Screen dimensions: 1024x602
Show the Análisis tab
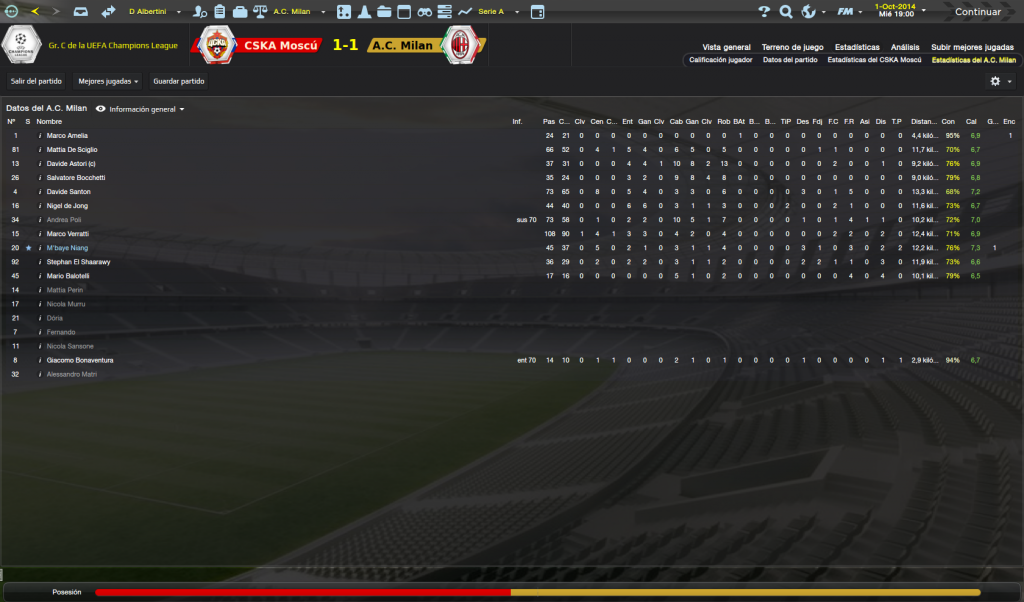(905, 47)
